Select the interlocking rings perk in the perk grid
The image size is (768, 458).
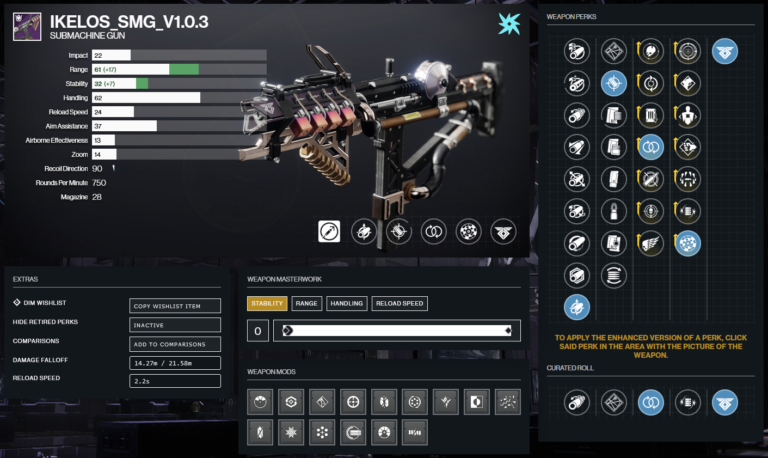[651, 147]
